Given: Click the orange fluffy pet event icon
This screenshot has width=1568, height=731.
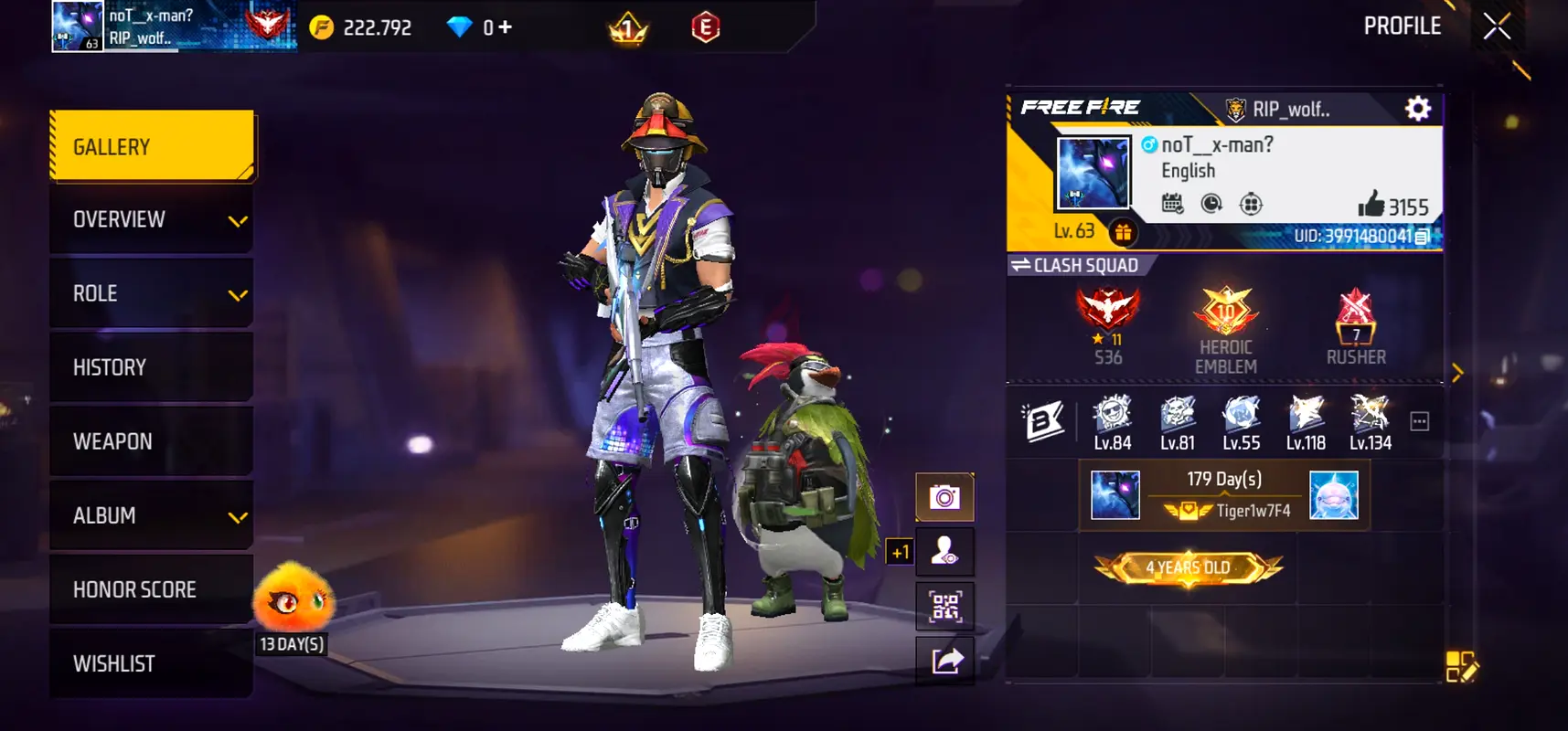Looking at the screenshot, I should click(293, 599).
